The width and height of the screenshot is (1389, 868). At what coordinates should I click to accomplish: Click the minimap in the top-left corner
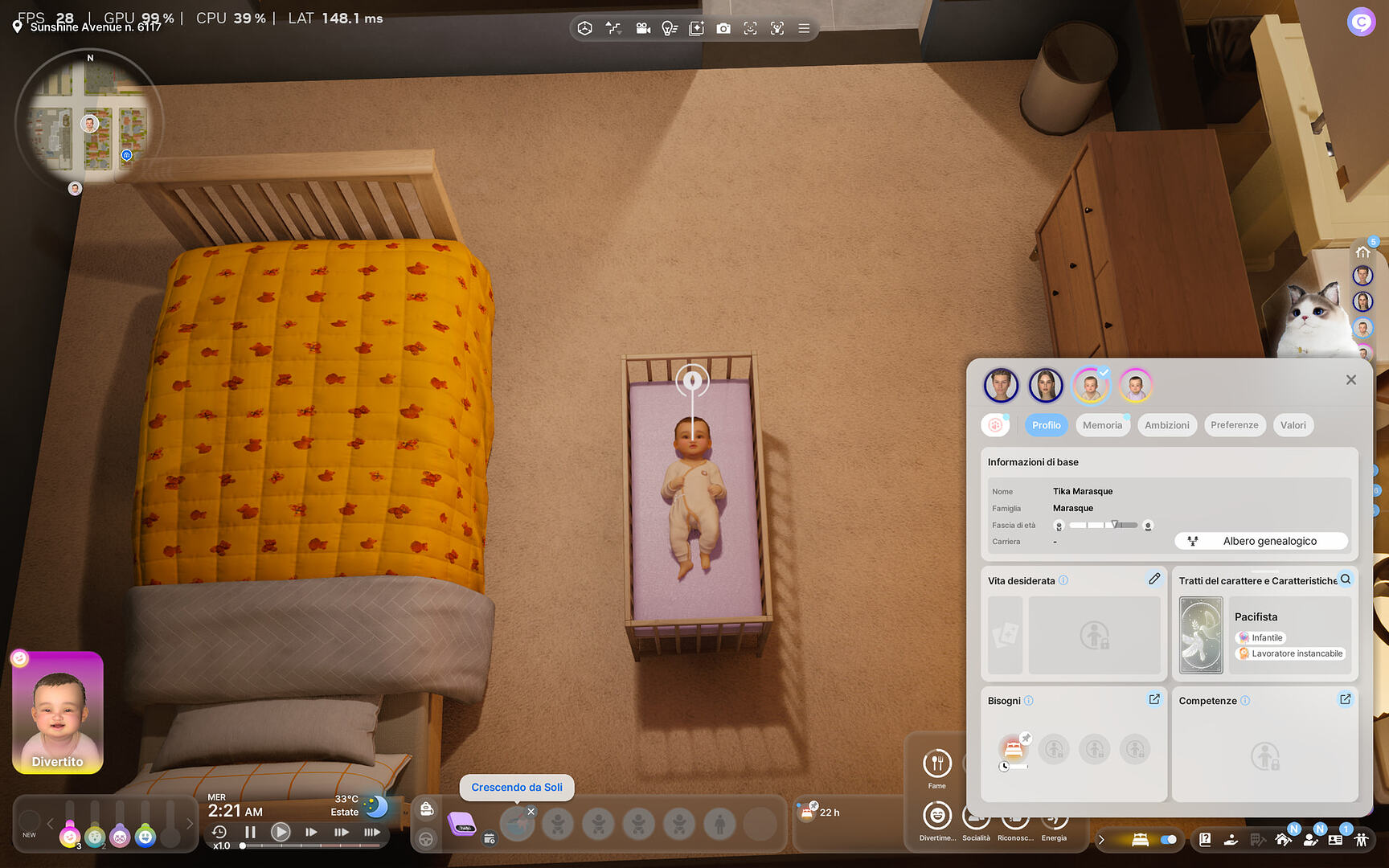pyautogui.click(x=91, y=121)
